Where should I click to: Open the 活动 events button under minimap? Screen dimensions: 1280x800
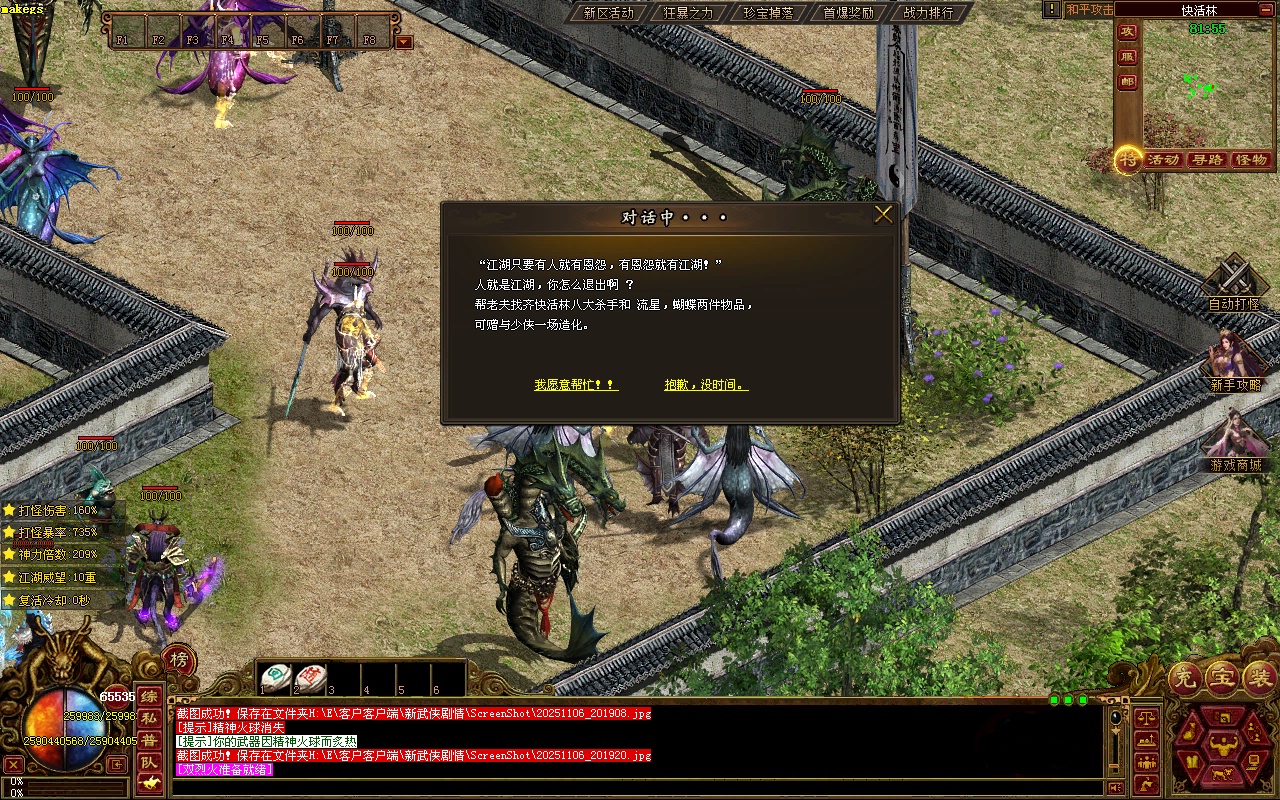pos(1163,160)
